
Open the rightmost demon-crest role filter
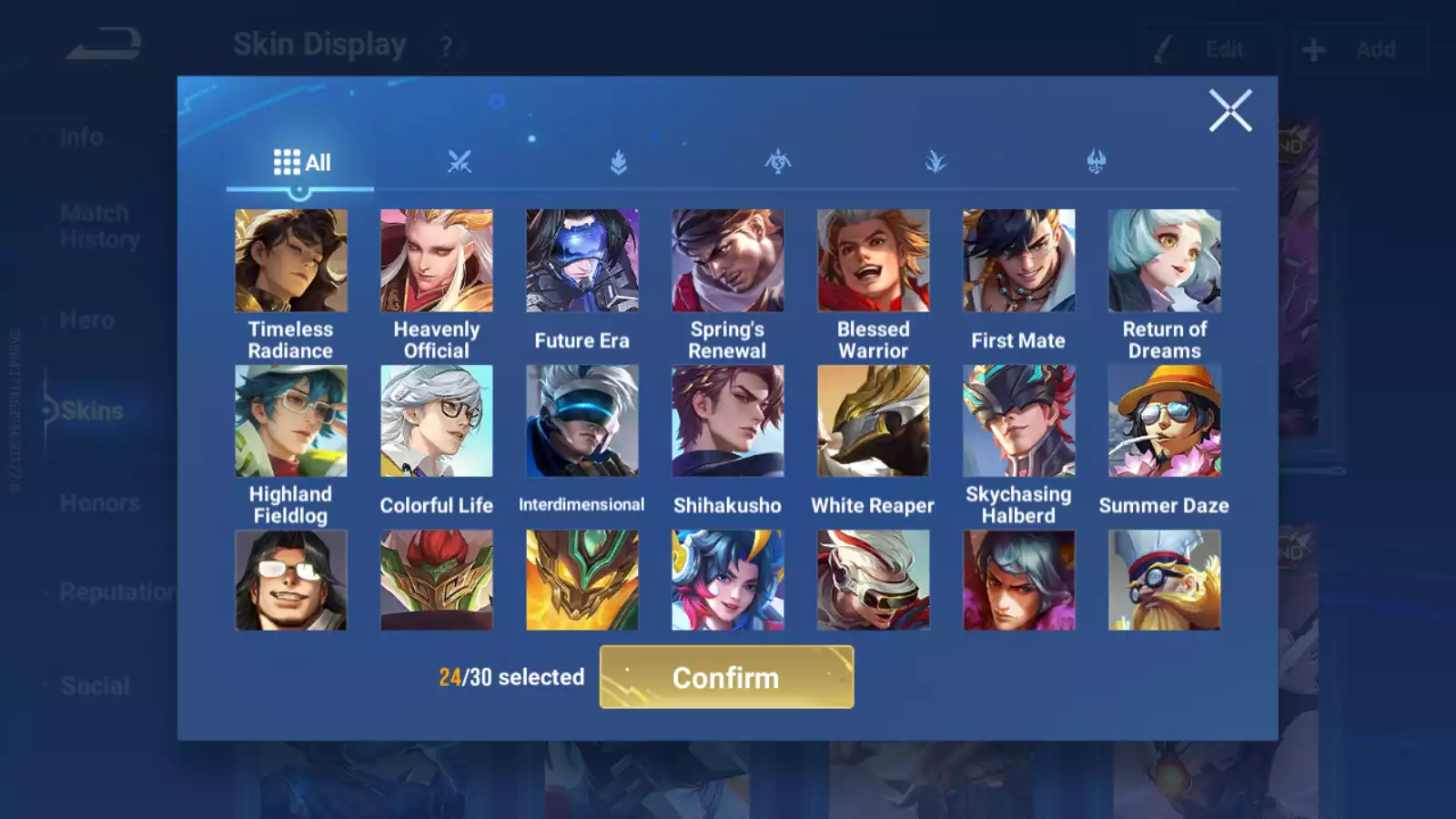click(1095, 162)
